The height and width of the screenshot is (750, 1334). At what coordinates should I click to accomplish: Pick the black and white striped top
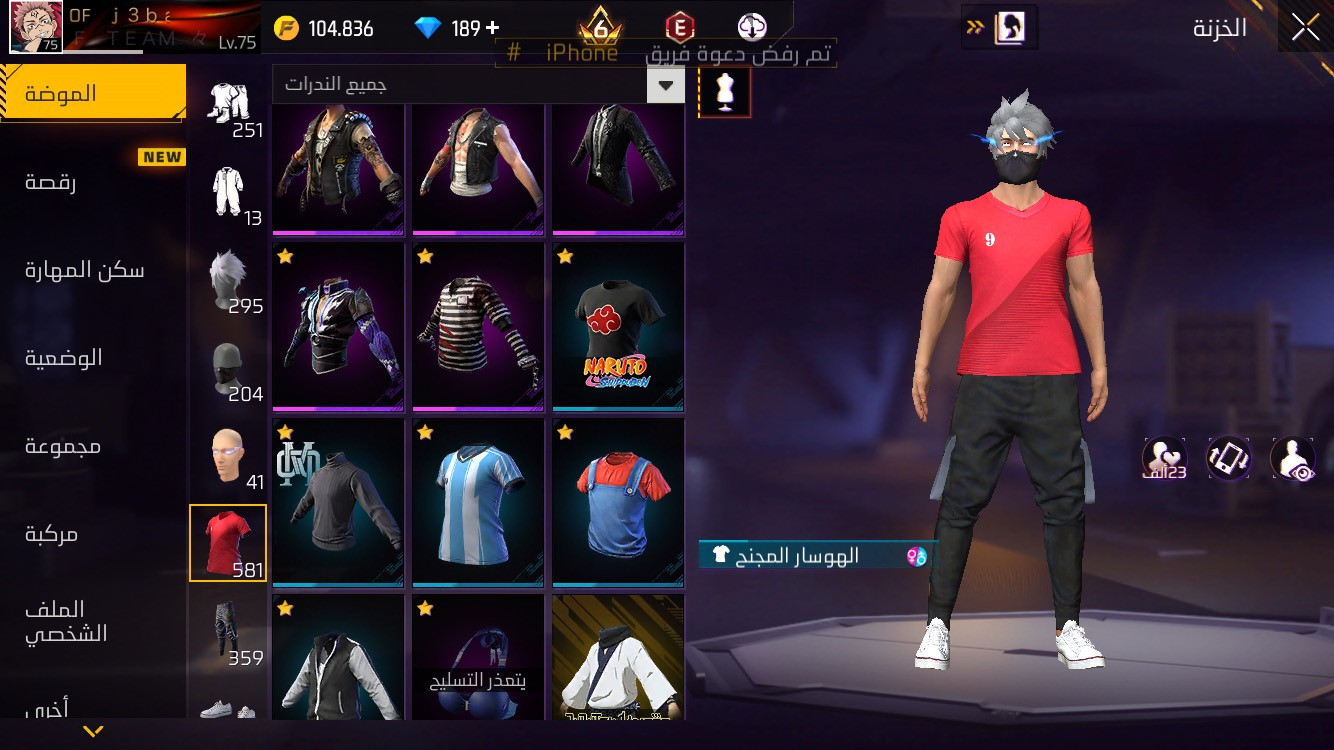pyautogui.click(x=478, y=326)
